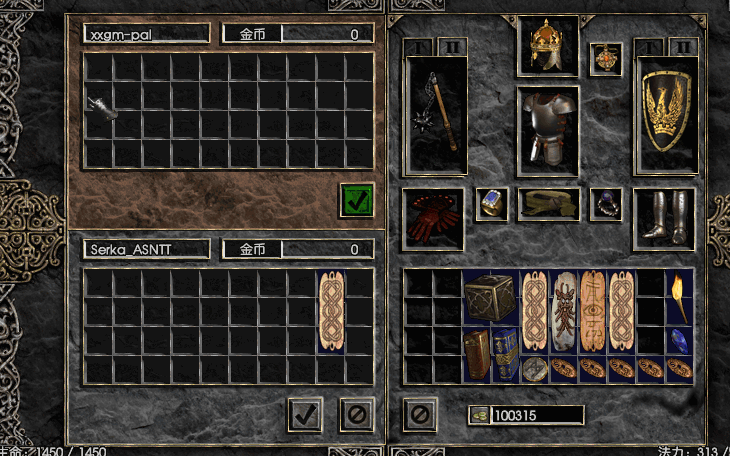
Task: Pick up the equipped flail weapon
Action: (x=435, y=117)
